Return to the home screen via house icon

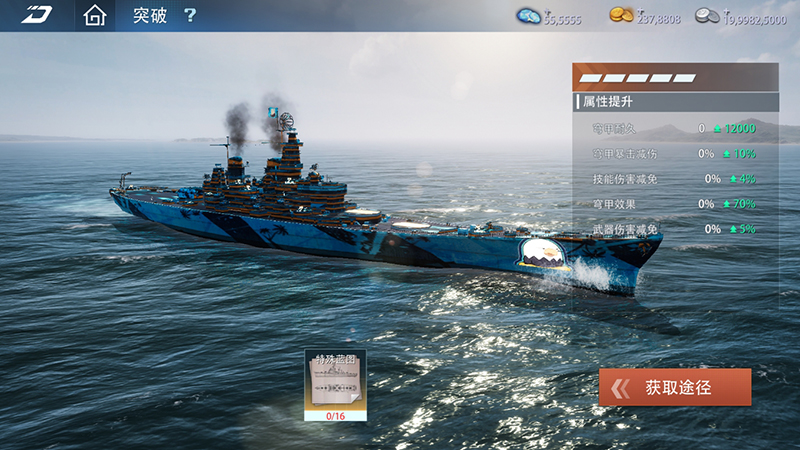click(94, 16)
